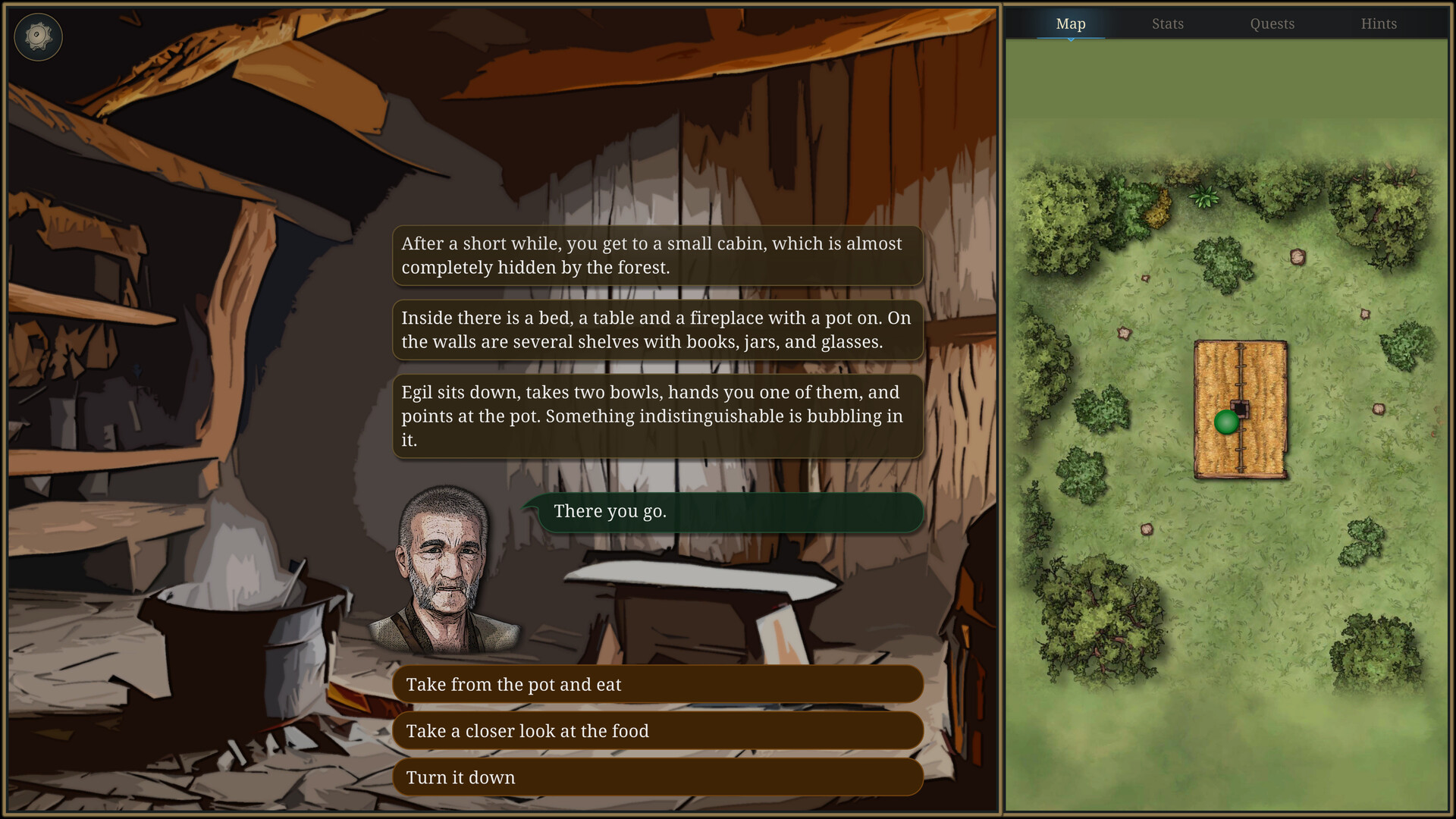Click the cabin door marker on the map

[x=1241, y=408]
